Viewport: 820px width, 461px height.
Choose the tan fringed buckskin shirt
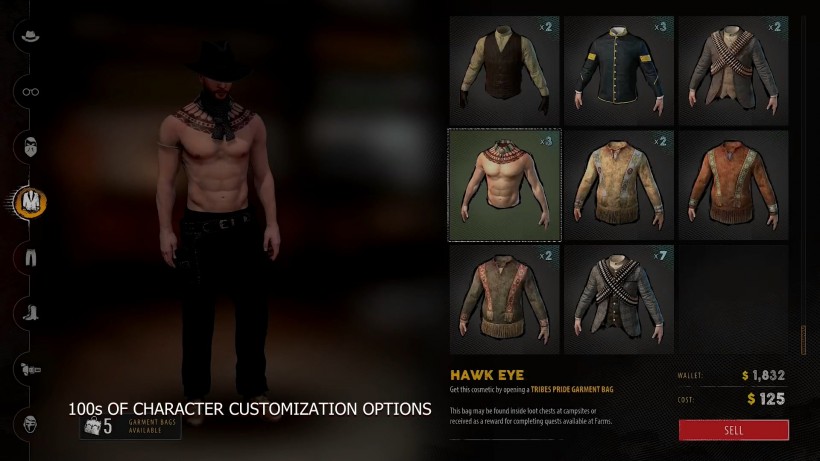pos(619,185)
